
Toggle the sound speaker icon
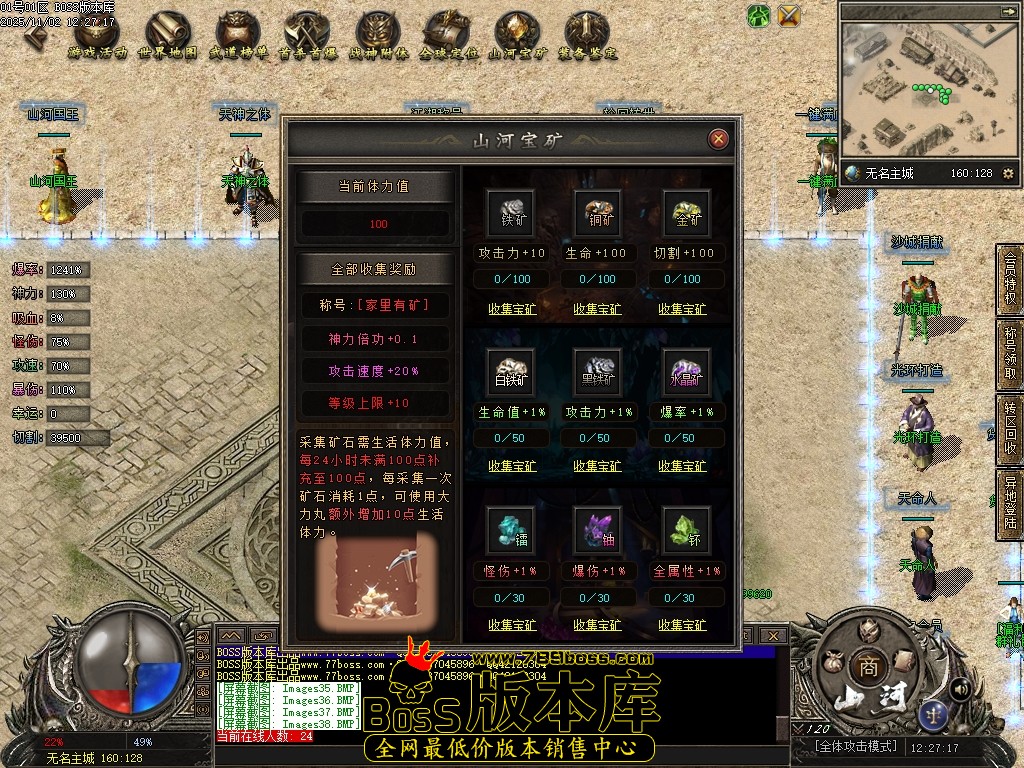958,688
